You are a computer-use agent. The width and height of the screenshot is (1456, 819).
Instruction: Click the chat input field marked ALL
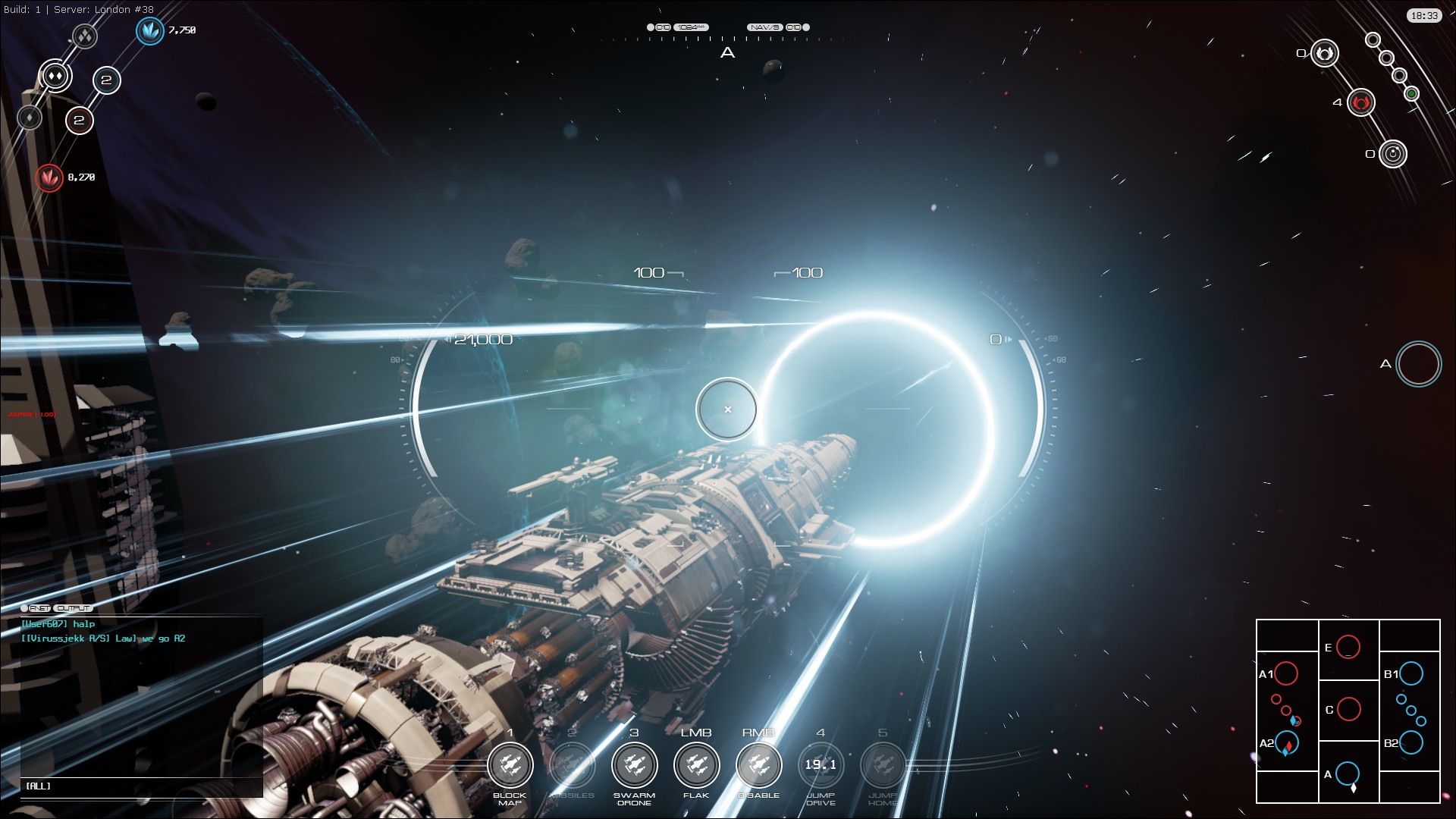click(141, 786)
